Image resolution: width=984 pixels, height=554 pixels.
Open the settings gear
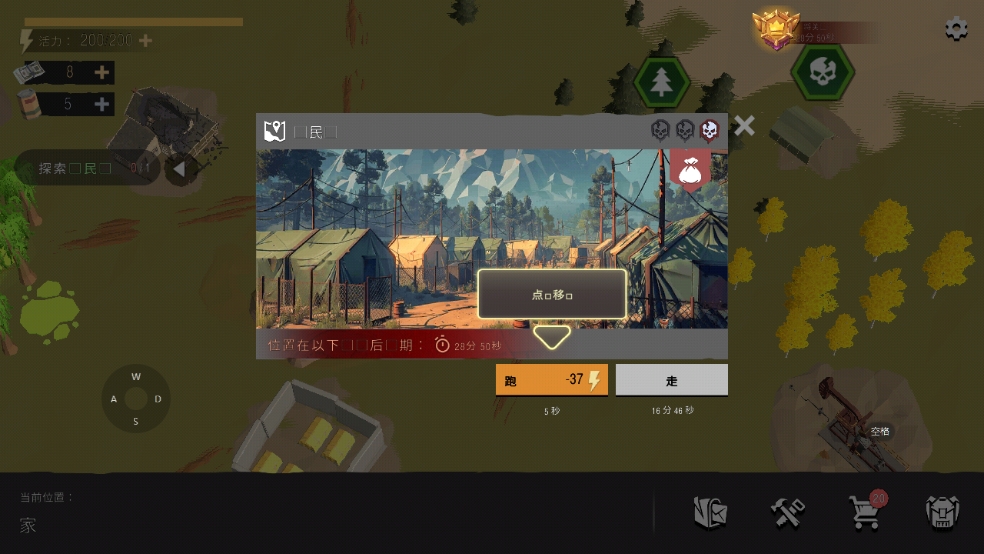pos(956,28)
